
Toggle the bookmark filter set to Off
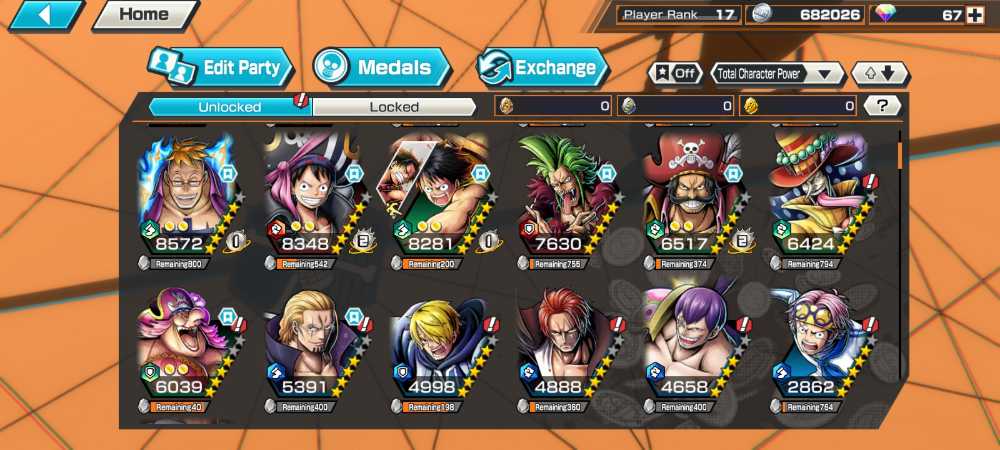674,73
